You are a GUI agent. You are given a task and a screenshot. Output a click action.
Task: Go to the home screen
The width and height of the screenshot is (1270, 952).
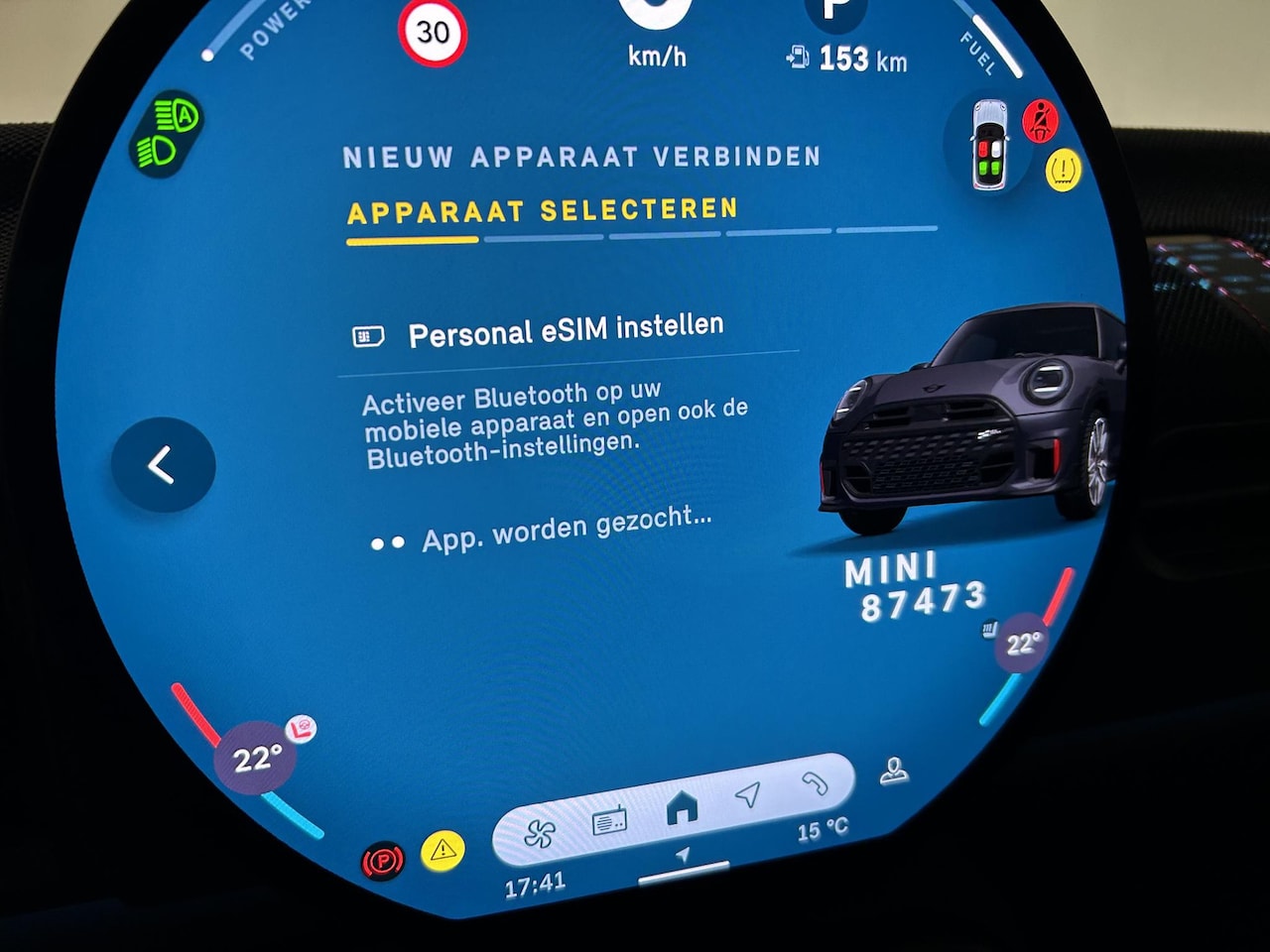[682, 807]
